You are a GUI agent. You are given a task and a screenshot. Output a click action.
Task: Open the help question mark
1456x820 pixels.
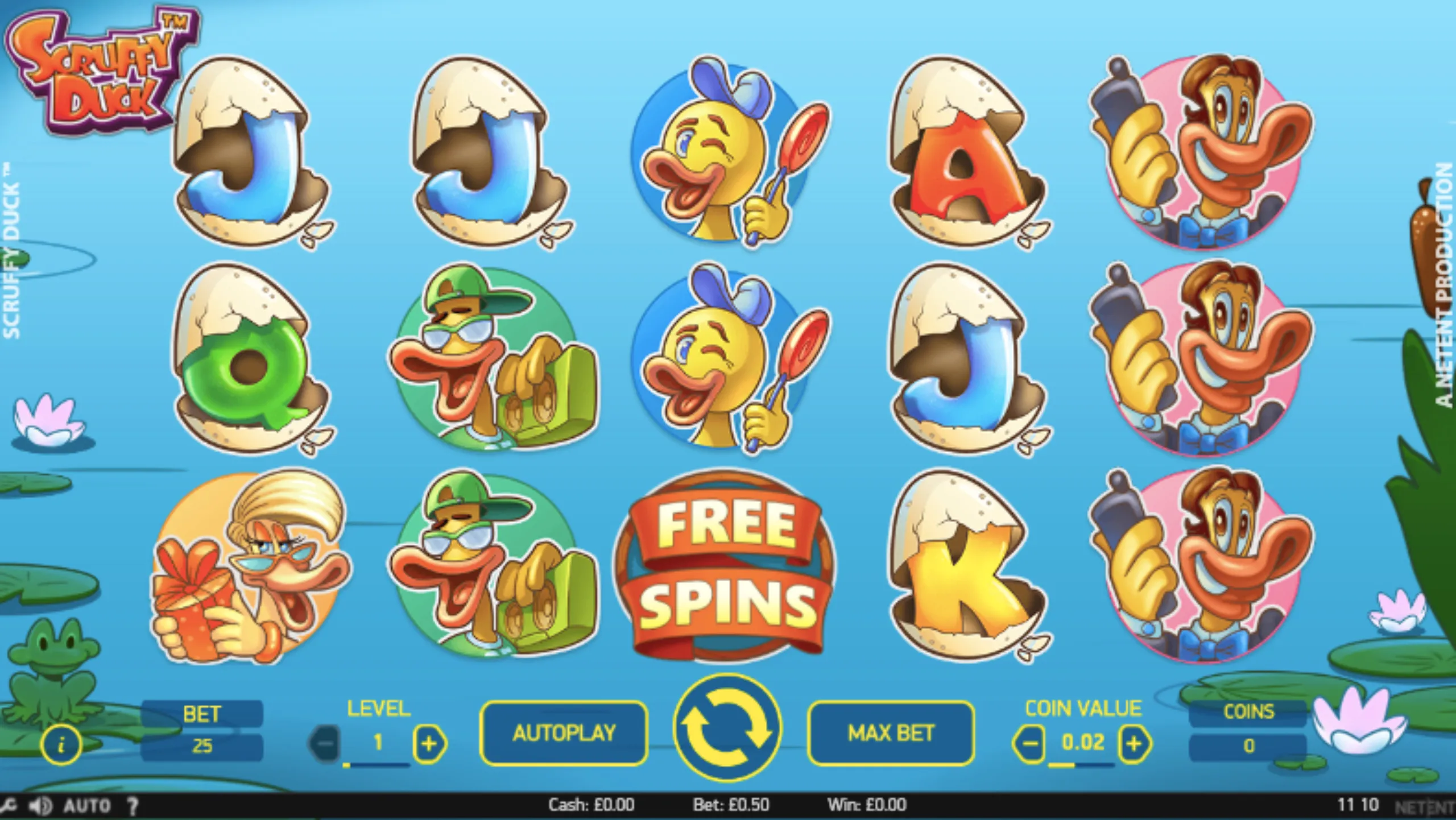(x=133, y=805)
